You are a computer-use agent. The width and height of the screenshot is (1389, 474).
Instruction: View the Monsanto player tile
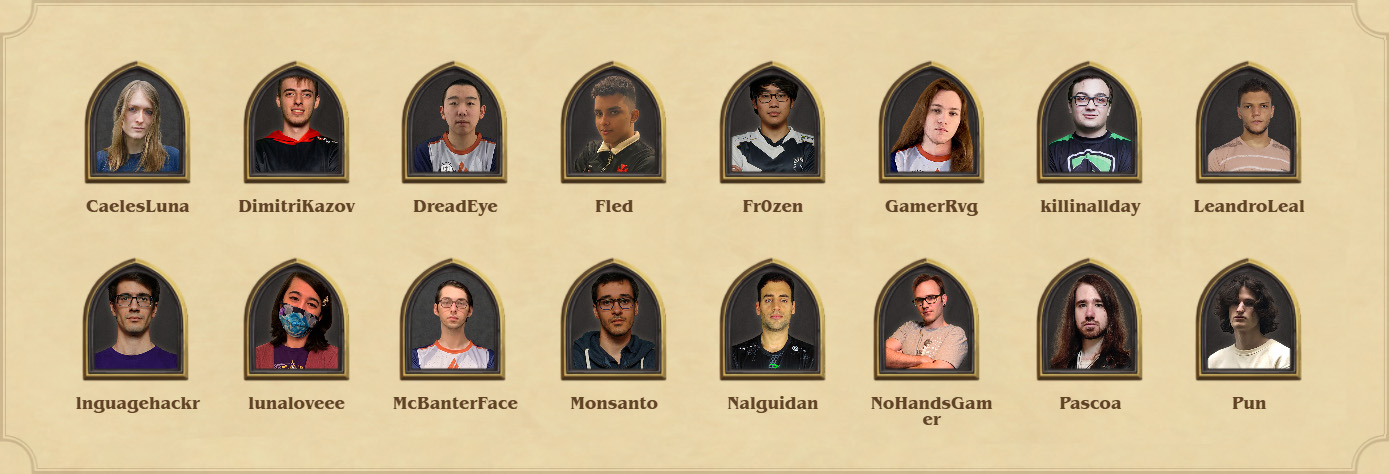point(613,320)
